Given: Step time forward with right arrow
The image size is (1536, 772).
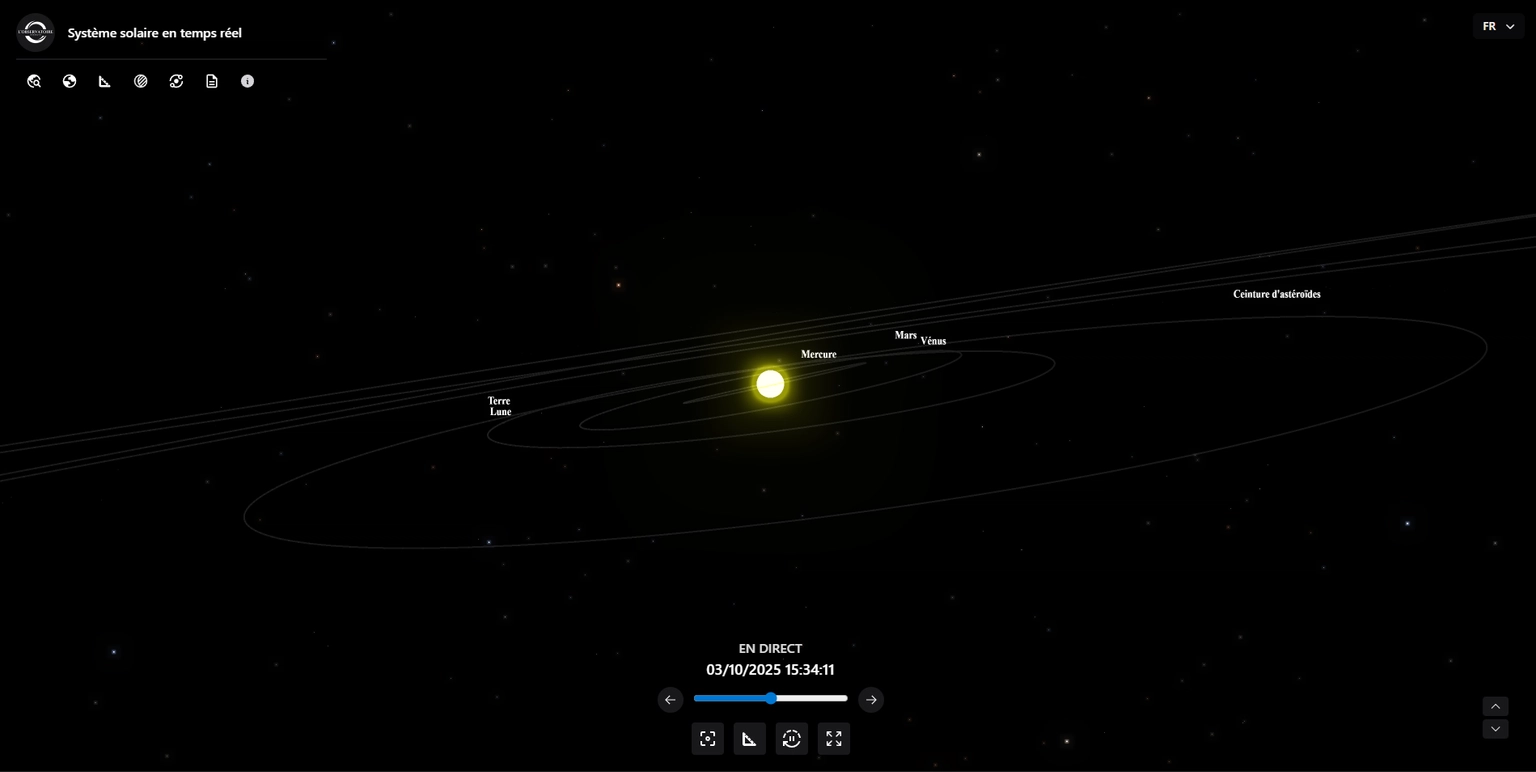Looking at the screenshot, I should [x=871, y=700].
